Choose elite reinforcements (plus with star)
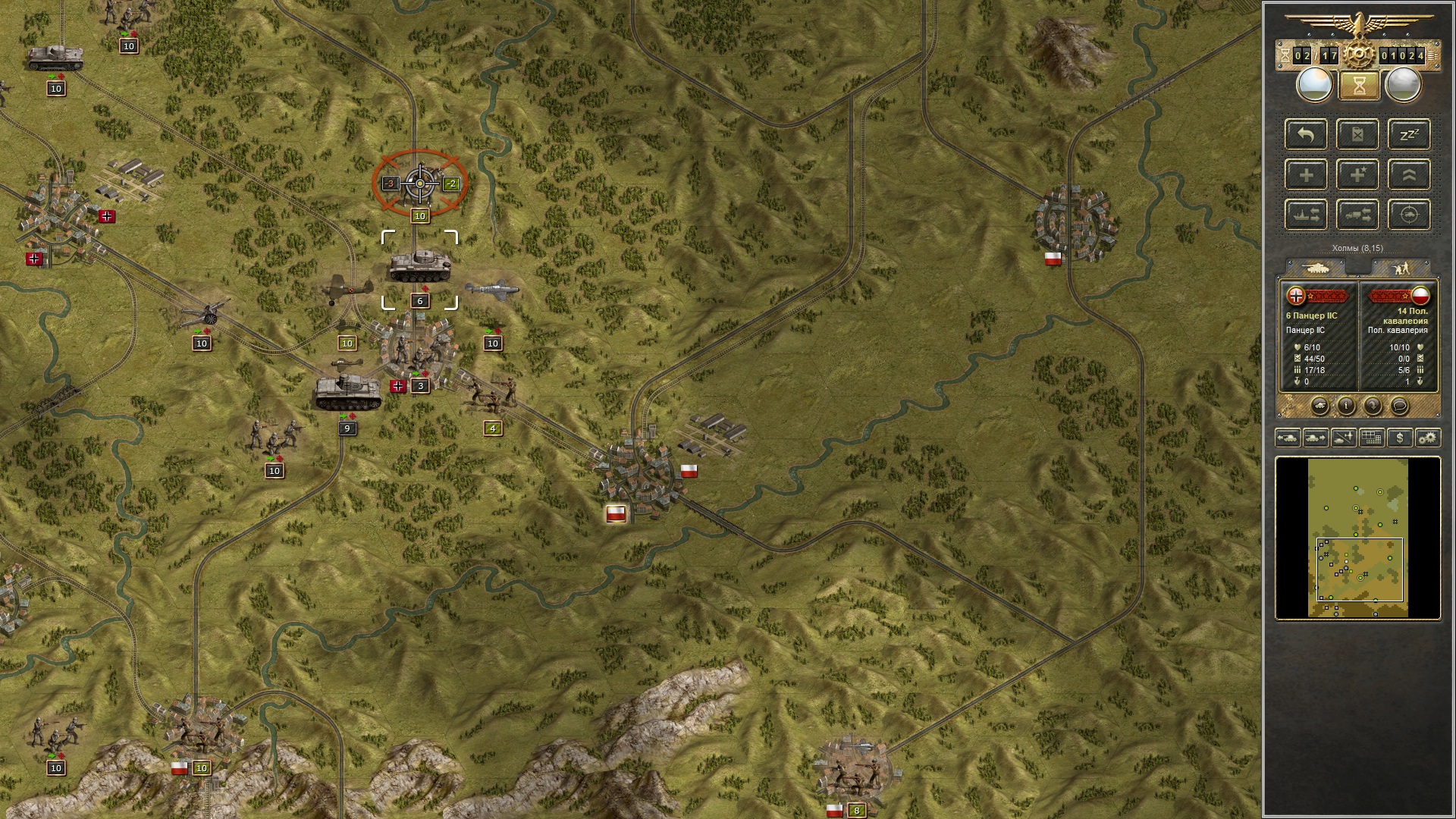Image resolution: width=1456 pixels, height=819 pixels. [x=1357, y=174]
